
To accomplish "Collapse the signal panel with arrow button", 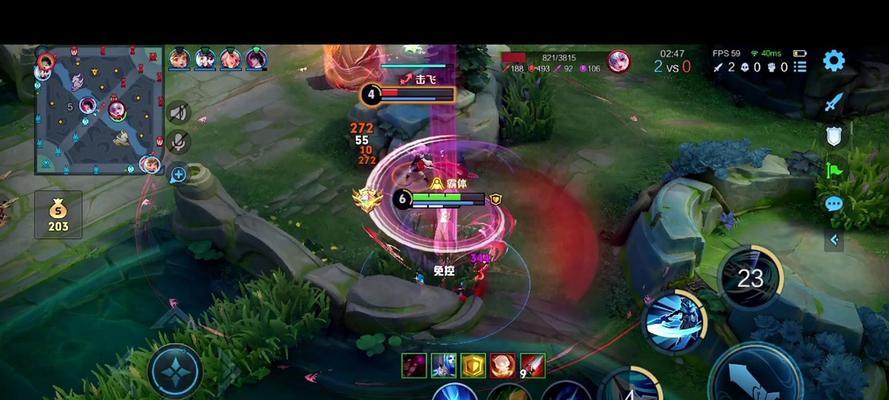I will tap(834, 239).
